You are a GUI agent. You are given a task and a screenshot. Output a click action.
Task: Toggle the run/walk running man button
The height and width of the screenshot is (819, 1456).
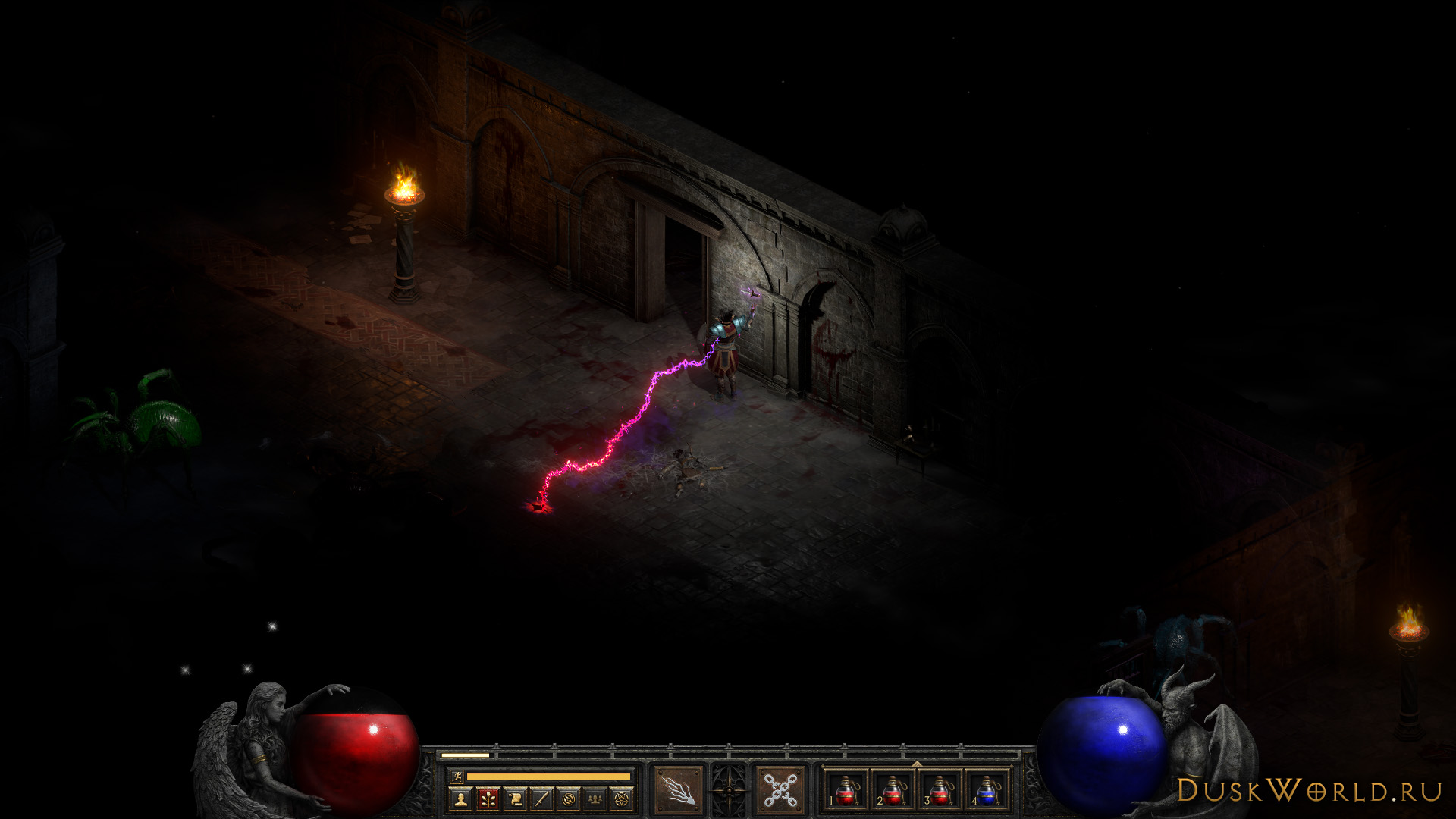pos(456,776)
